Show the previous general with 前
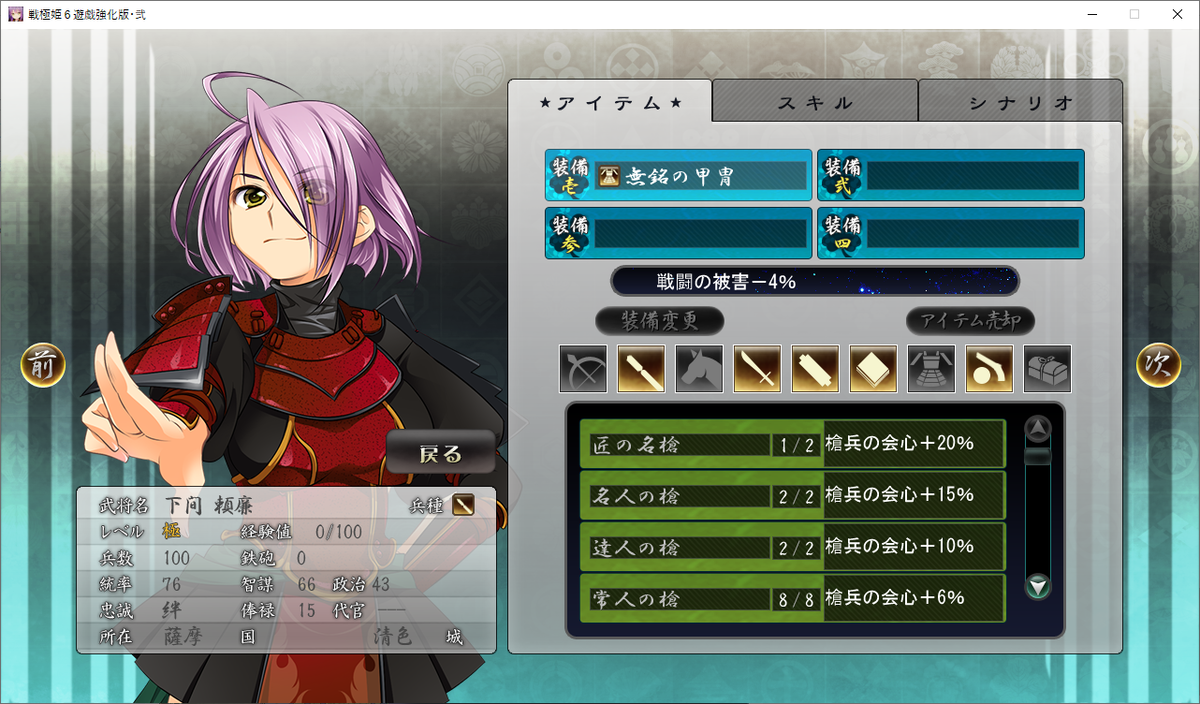Screen dimensions: 1200x704 (43, 366)
